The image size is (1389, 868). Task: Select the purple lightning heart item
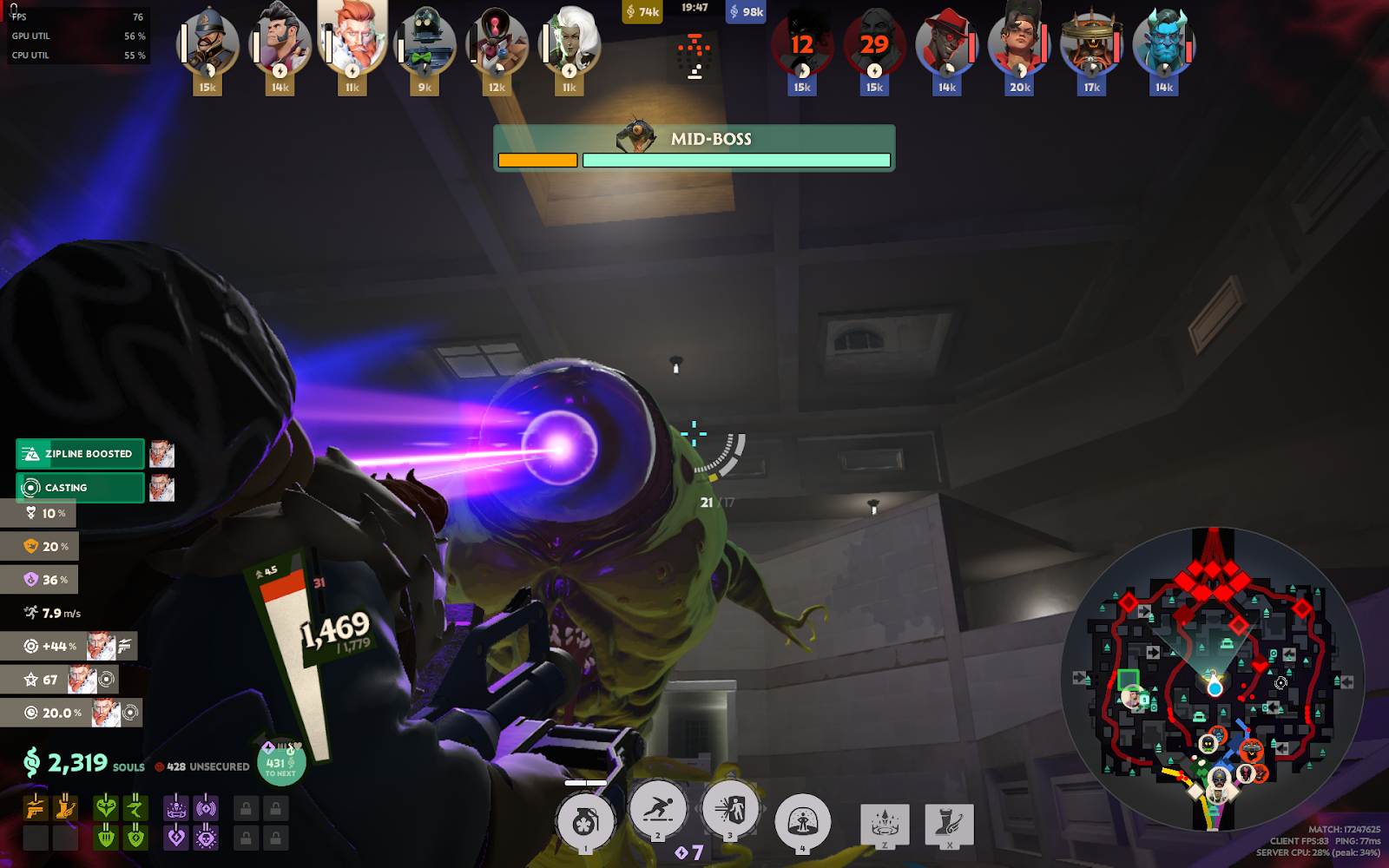pos(176,838)
